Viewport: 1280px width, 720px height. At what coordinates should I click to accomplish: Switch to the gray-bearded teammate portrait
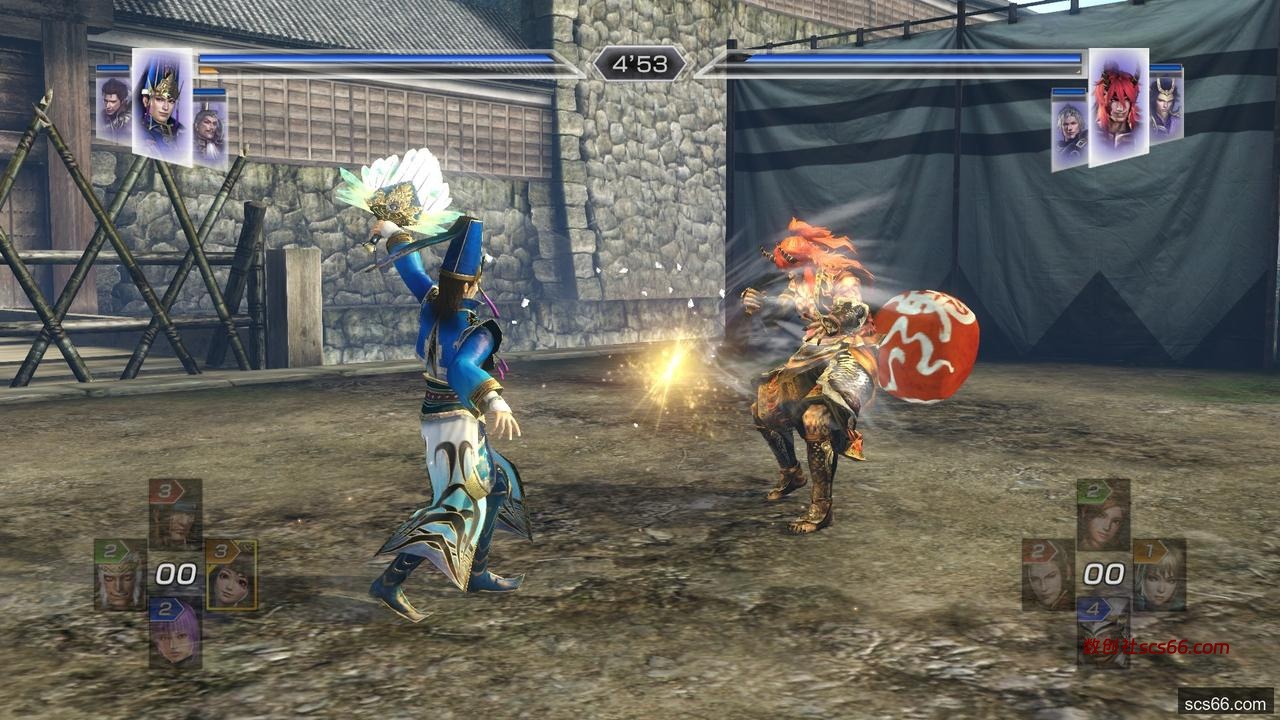coord(209,128)
